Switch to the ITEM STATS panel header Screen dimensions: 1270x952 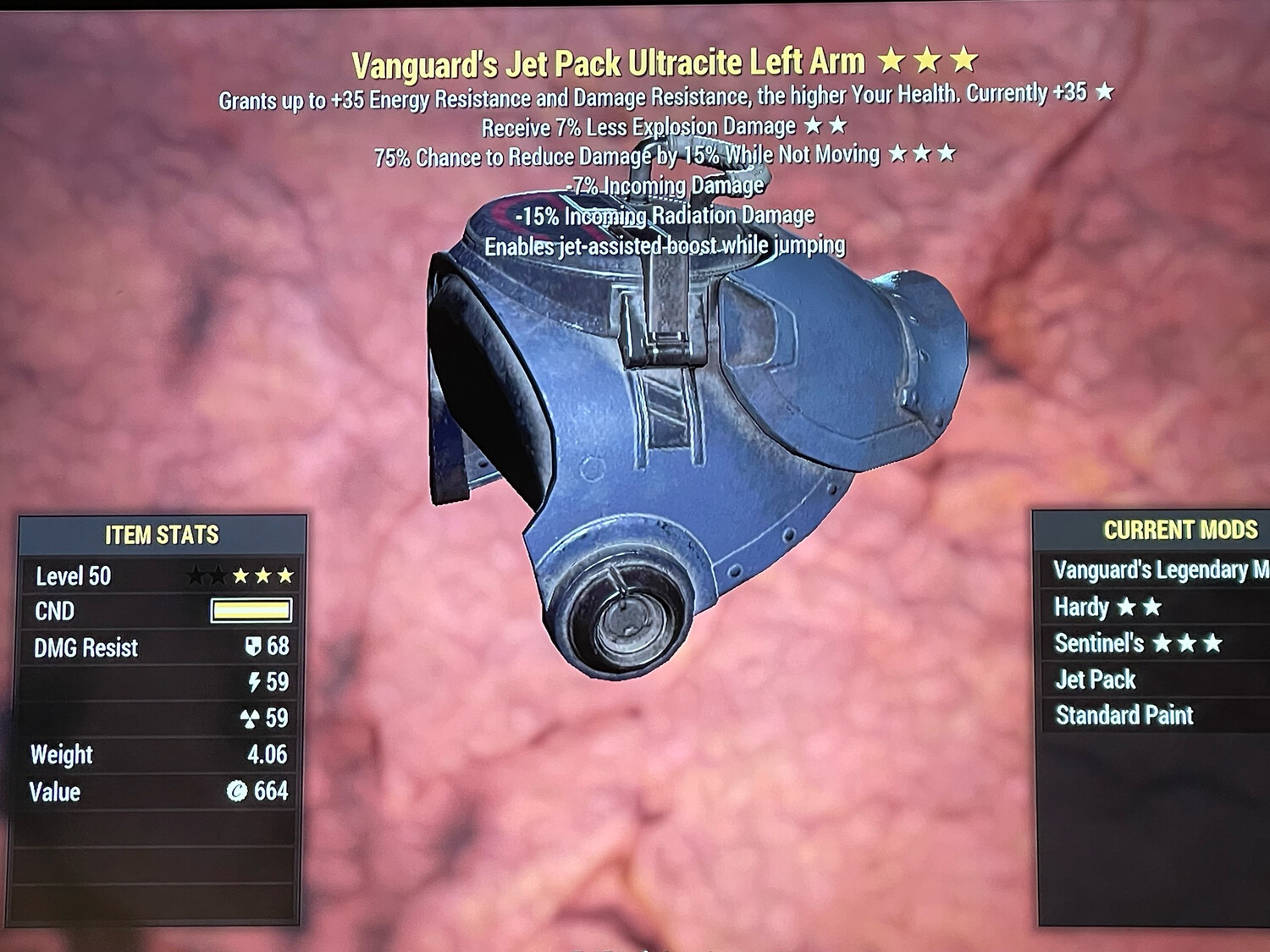pyautogui.click(x=161, y=535)
